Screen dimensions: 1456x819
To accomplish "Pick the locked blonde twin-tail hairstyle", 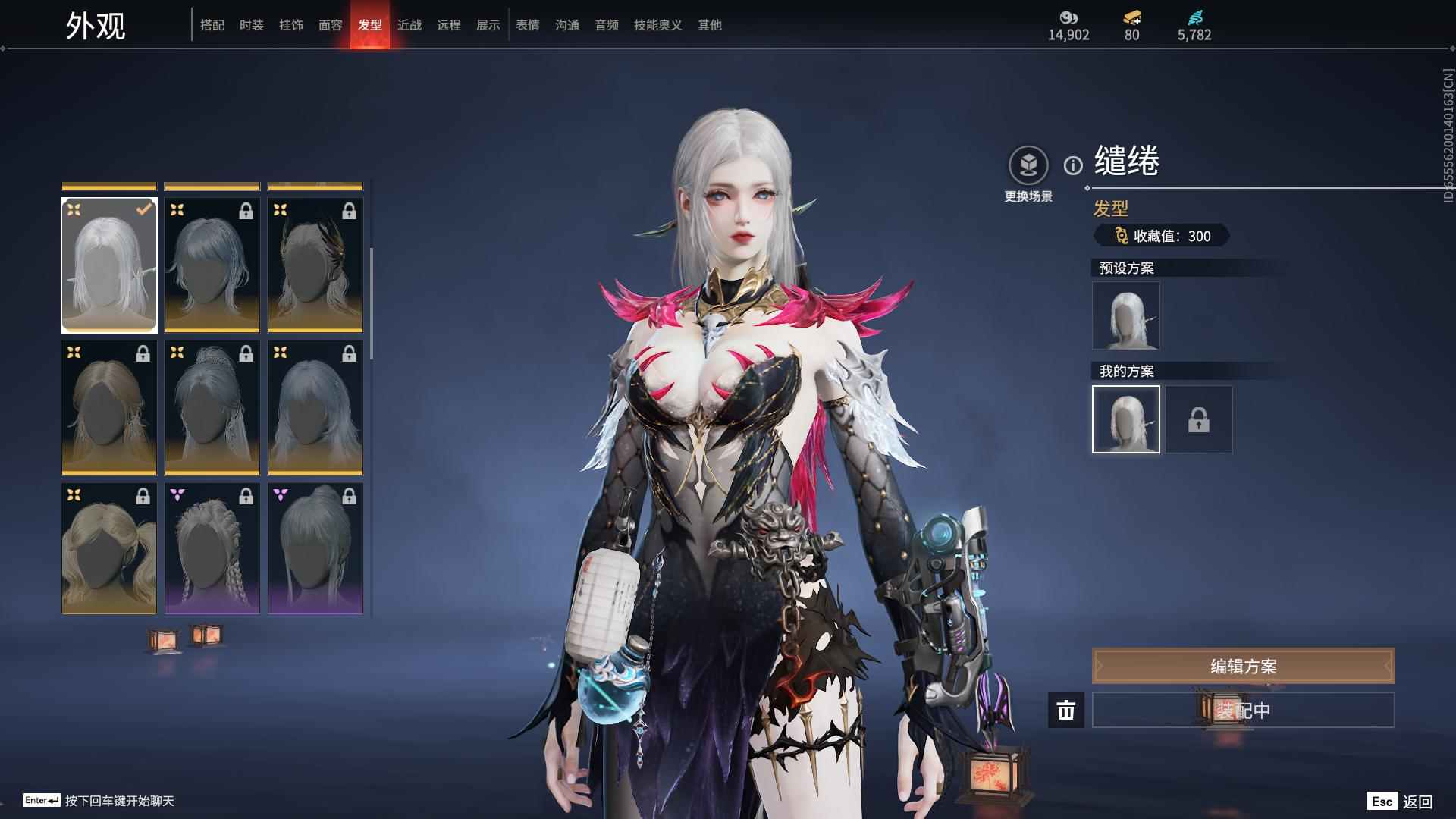I will 109,548.
